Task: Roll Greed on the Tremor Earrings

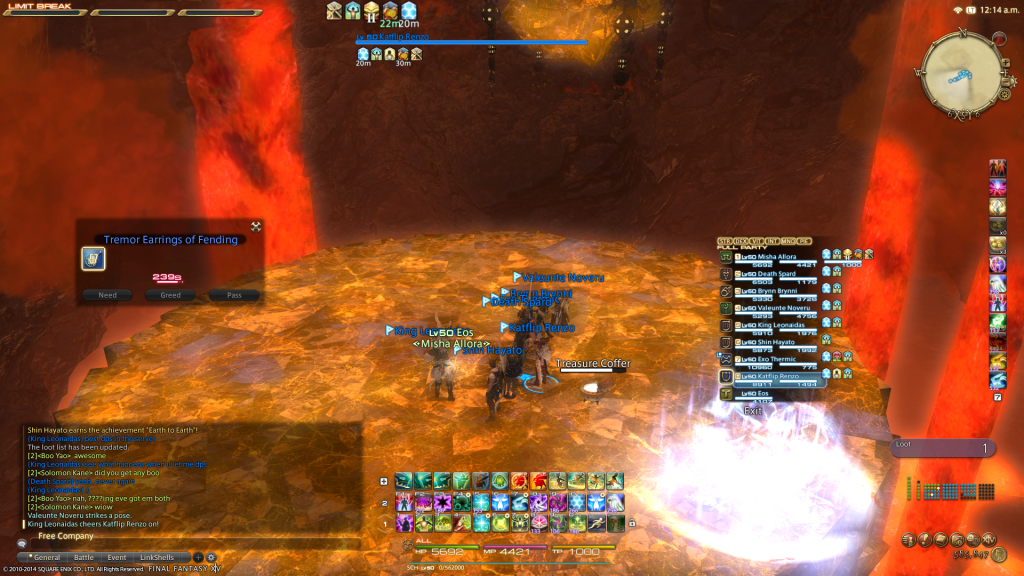Action: coord(170,295)
